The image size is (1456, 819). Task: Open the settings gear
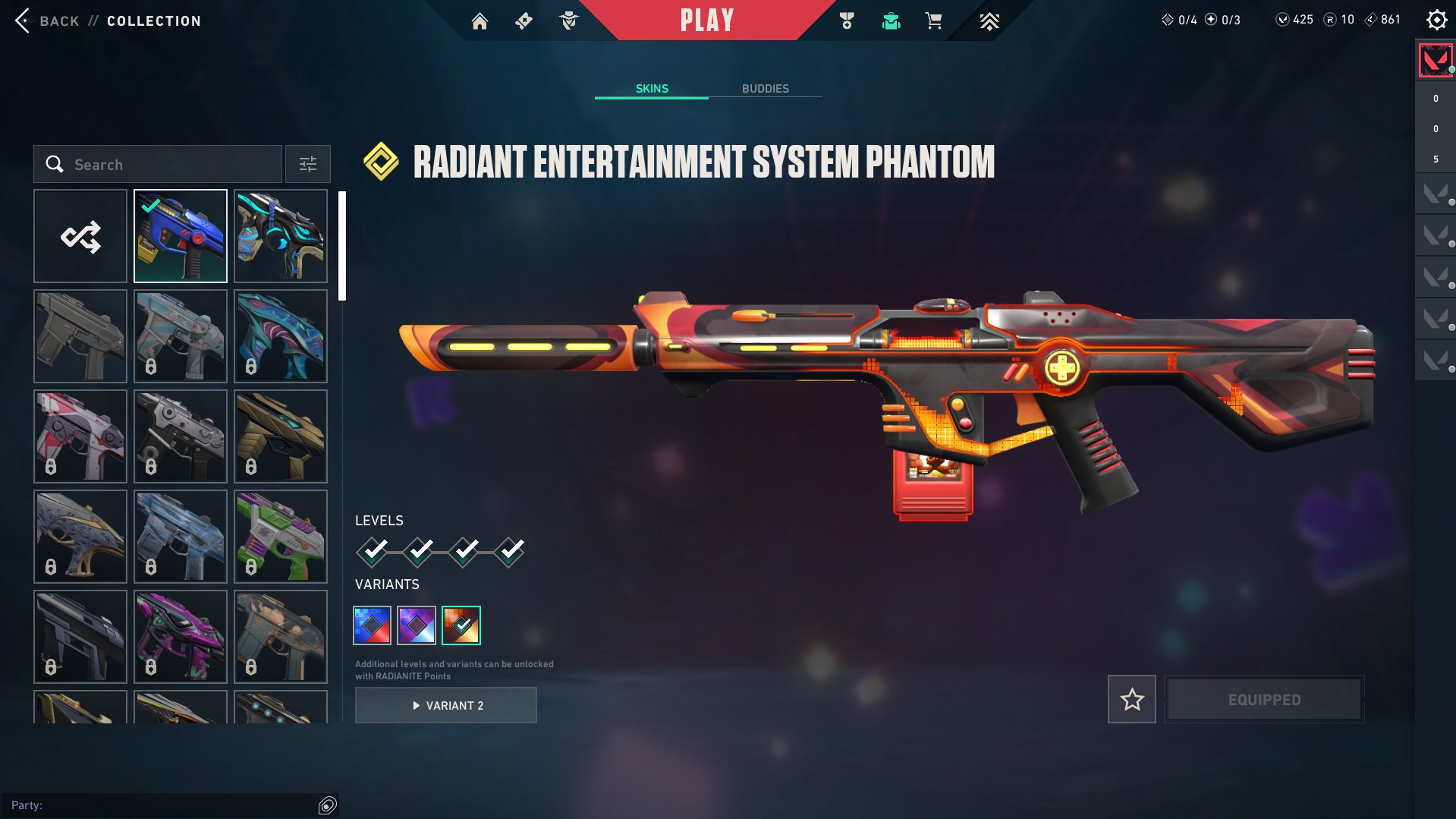(1436, 20)
